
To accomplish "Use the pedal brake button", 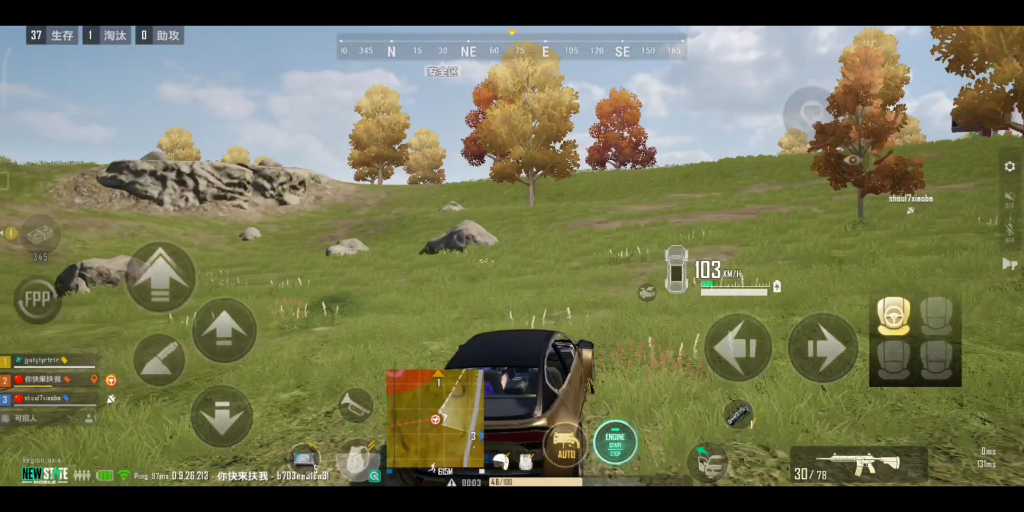I will pyautogui.click(x=159, y=359).
